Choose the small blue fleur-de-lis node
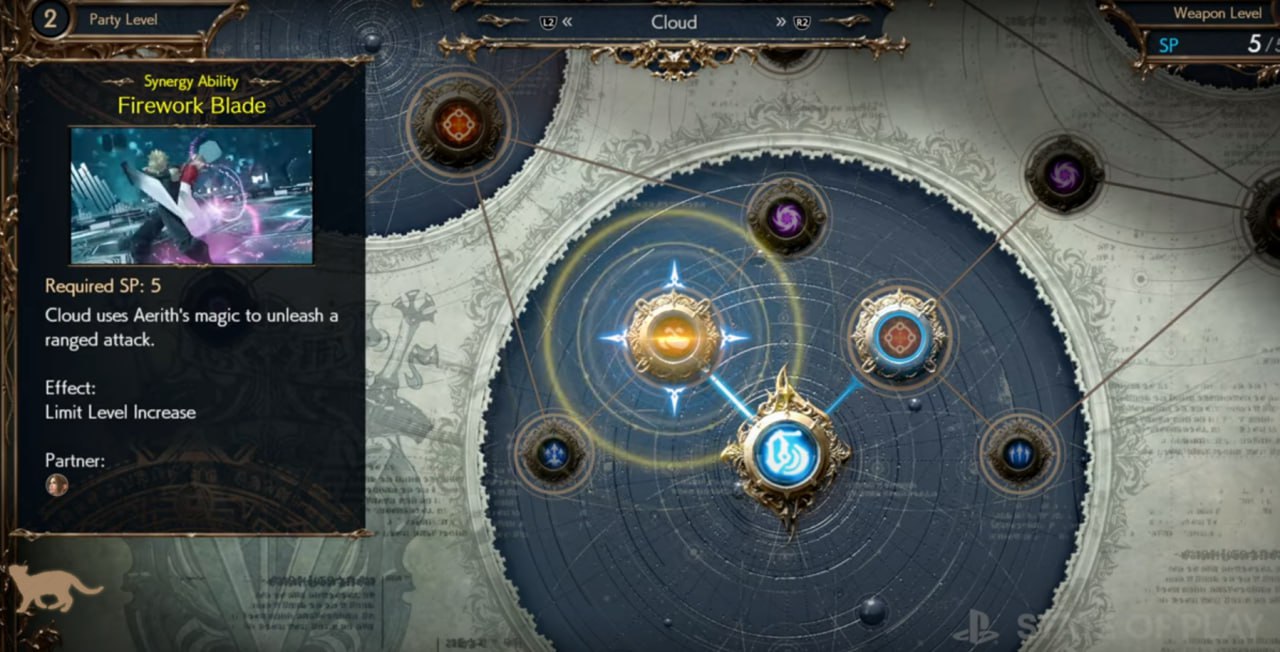 pyautogui.click(x=554, y=455)
